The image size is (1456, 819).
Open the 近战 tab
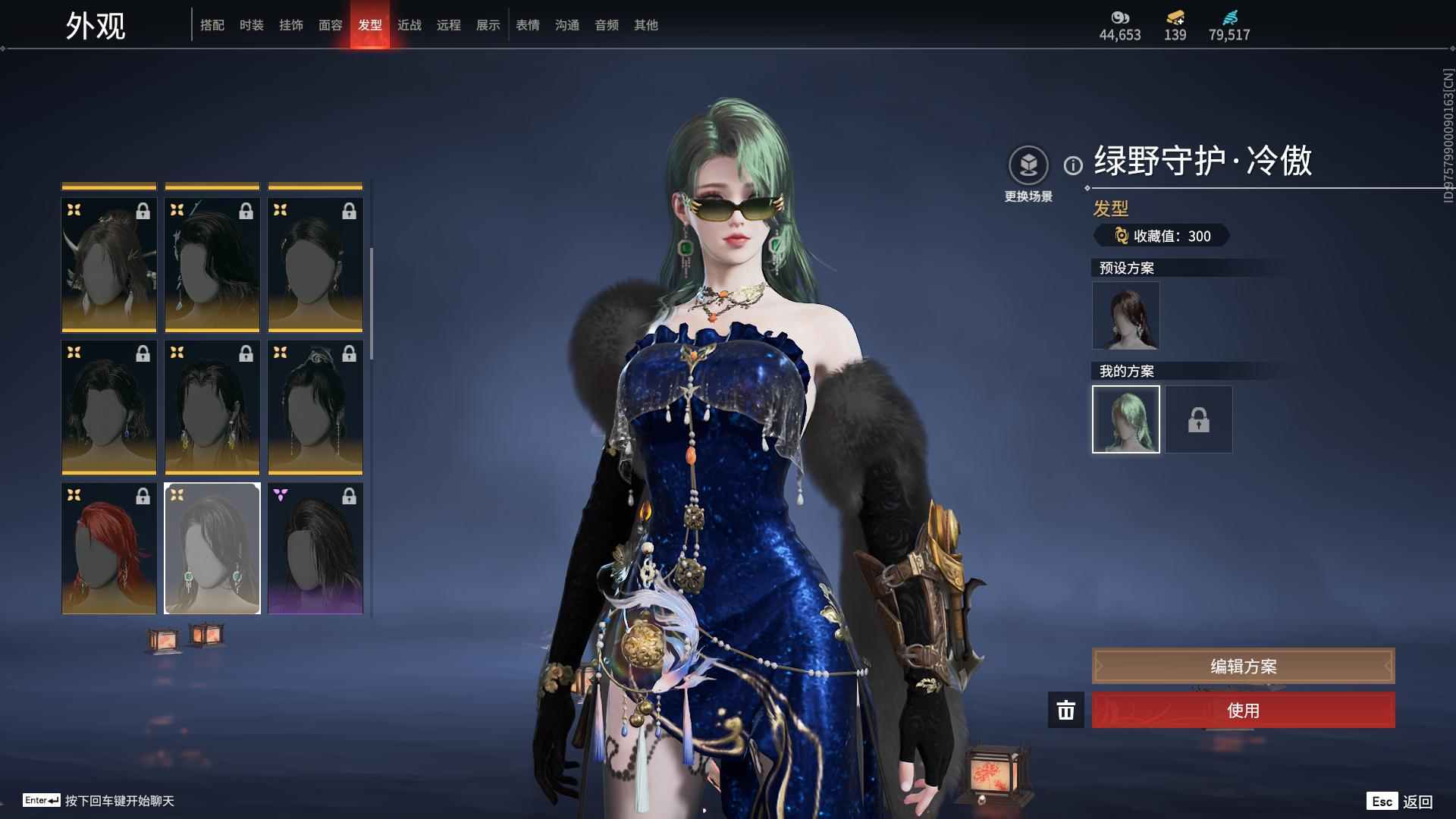coord(409,25)
